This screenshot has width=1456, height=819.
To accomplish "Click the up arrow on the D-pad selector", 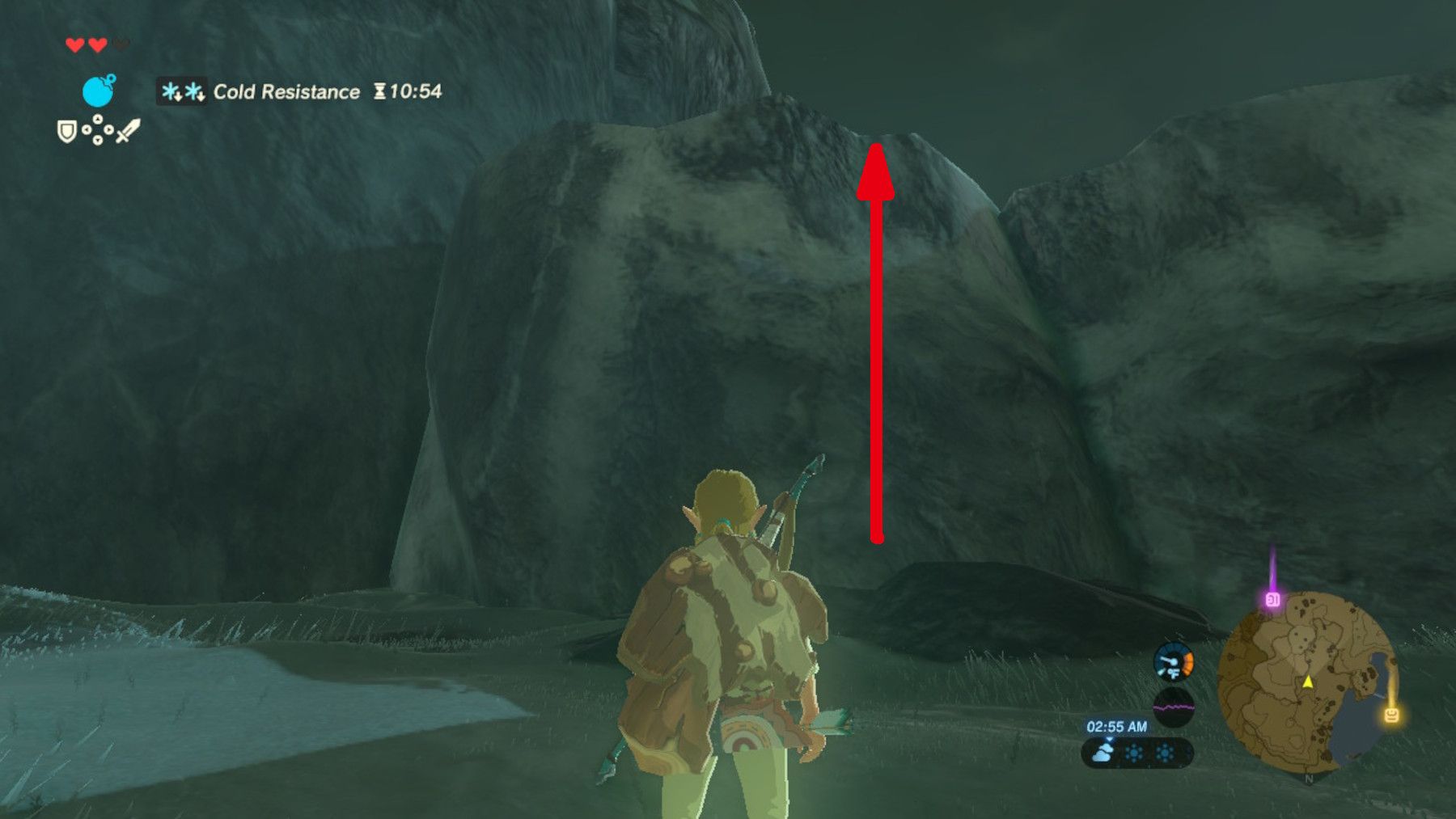I will click(97, 120).
